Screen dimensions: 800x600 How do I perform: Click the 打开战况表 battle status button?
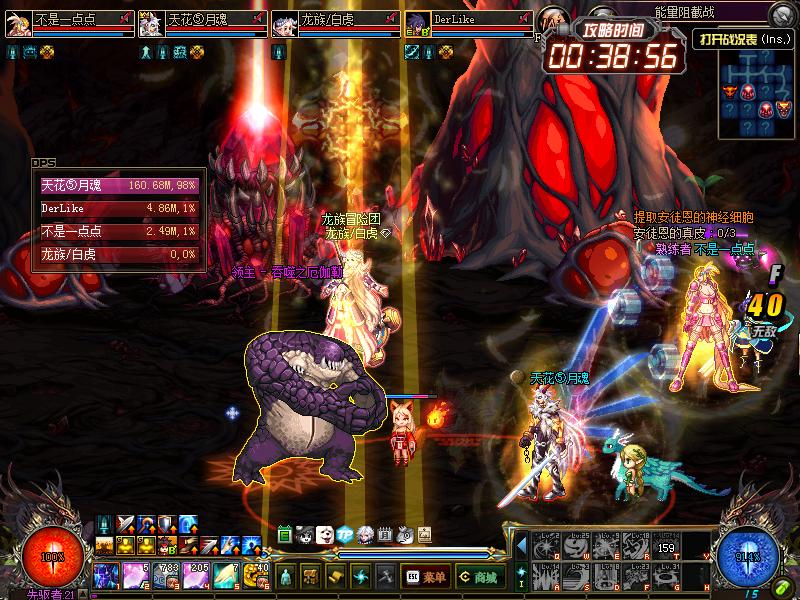[x=742, y=38]
